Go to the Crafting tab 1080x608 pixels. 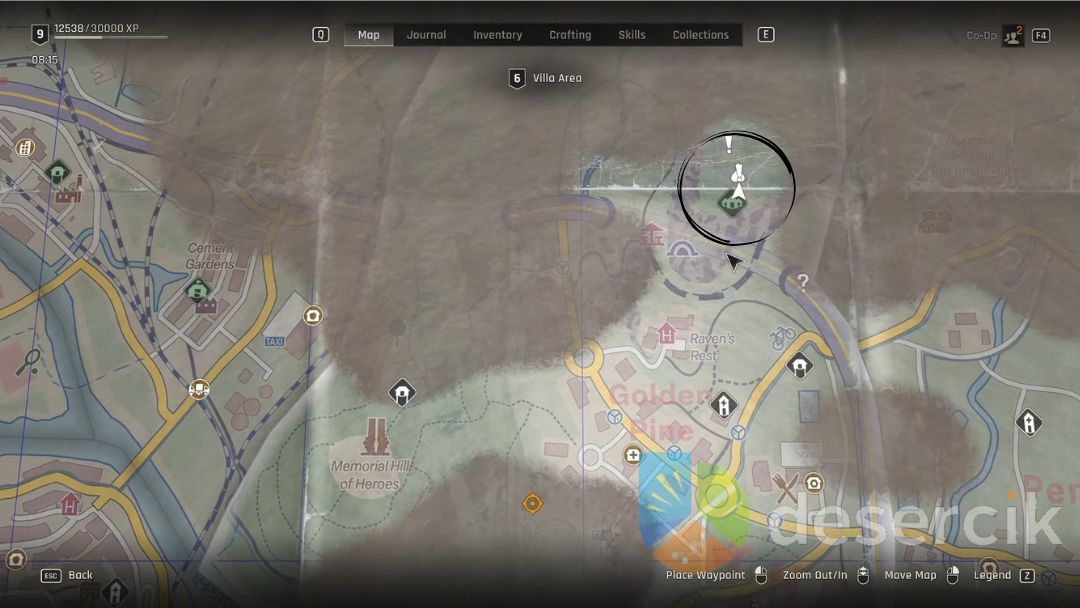pos(570,35)
